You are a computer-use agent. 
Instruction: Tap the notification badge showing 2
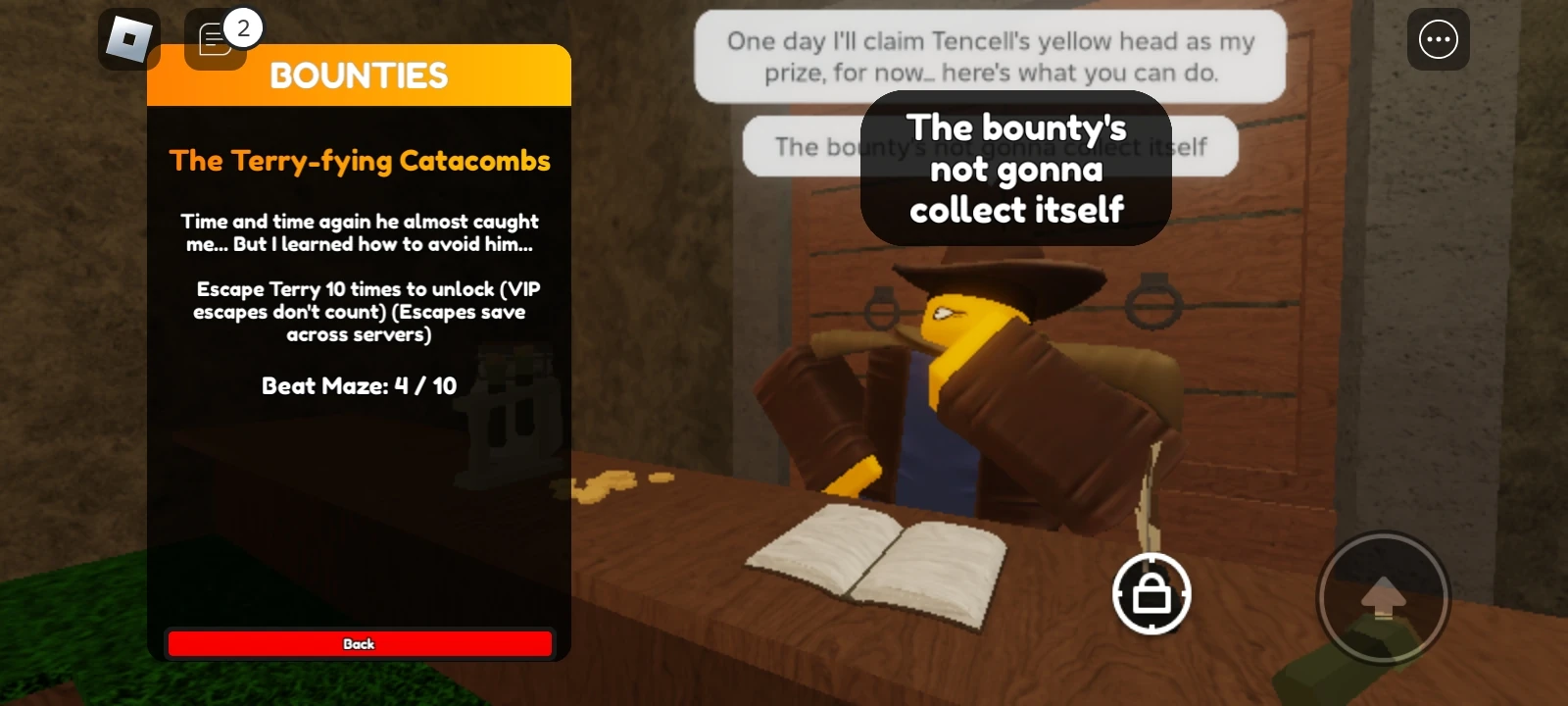[244, 27]
